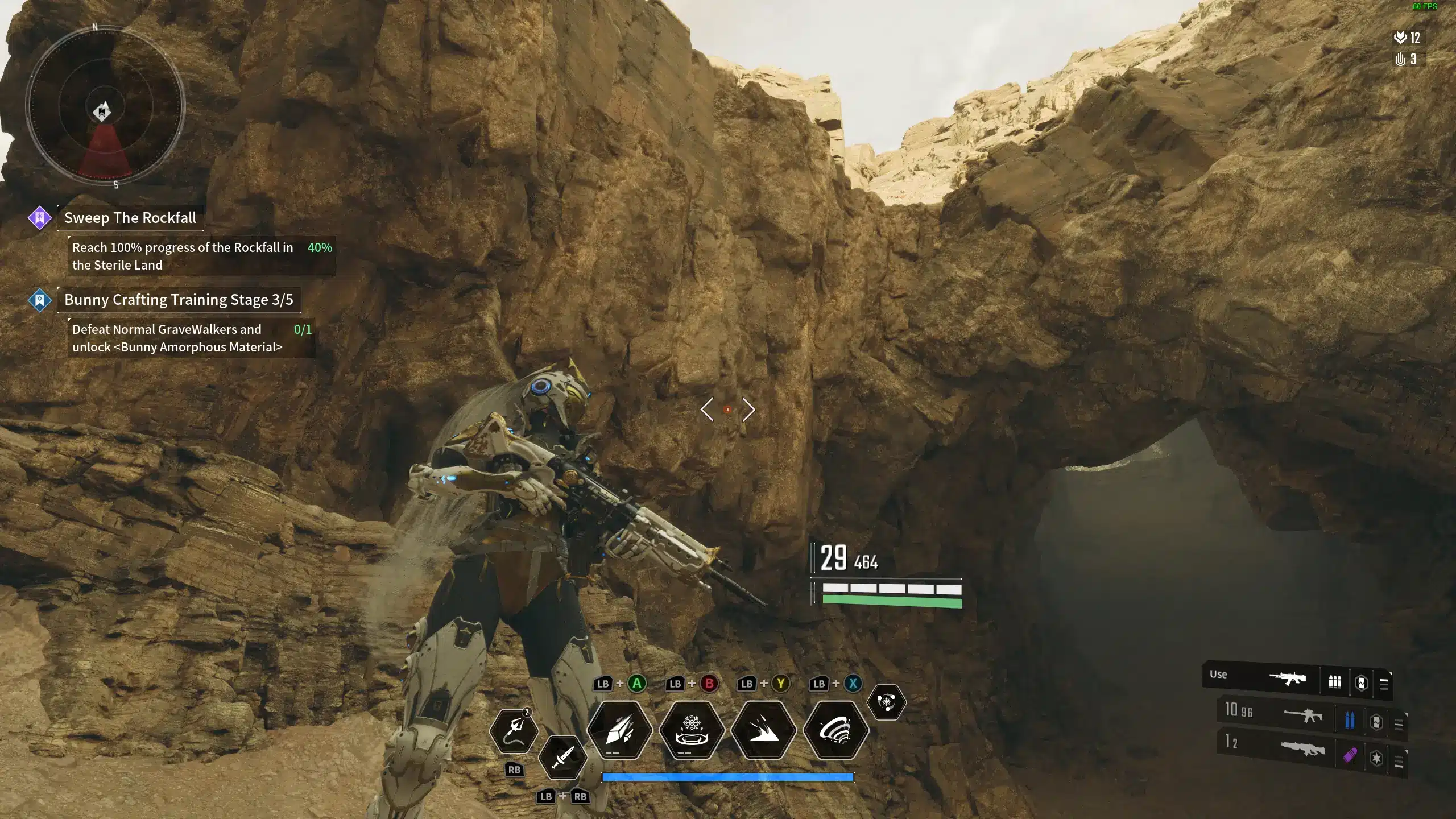The image size is (1456, 819).
Task: Click the small snowflake passive skill icon
Action: 886,702
